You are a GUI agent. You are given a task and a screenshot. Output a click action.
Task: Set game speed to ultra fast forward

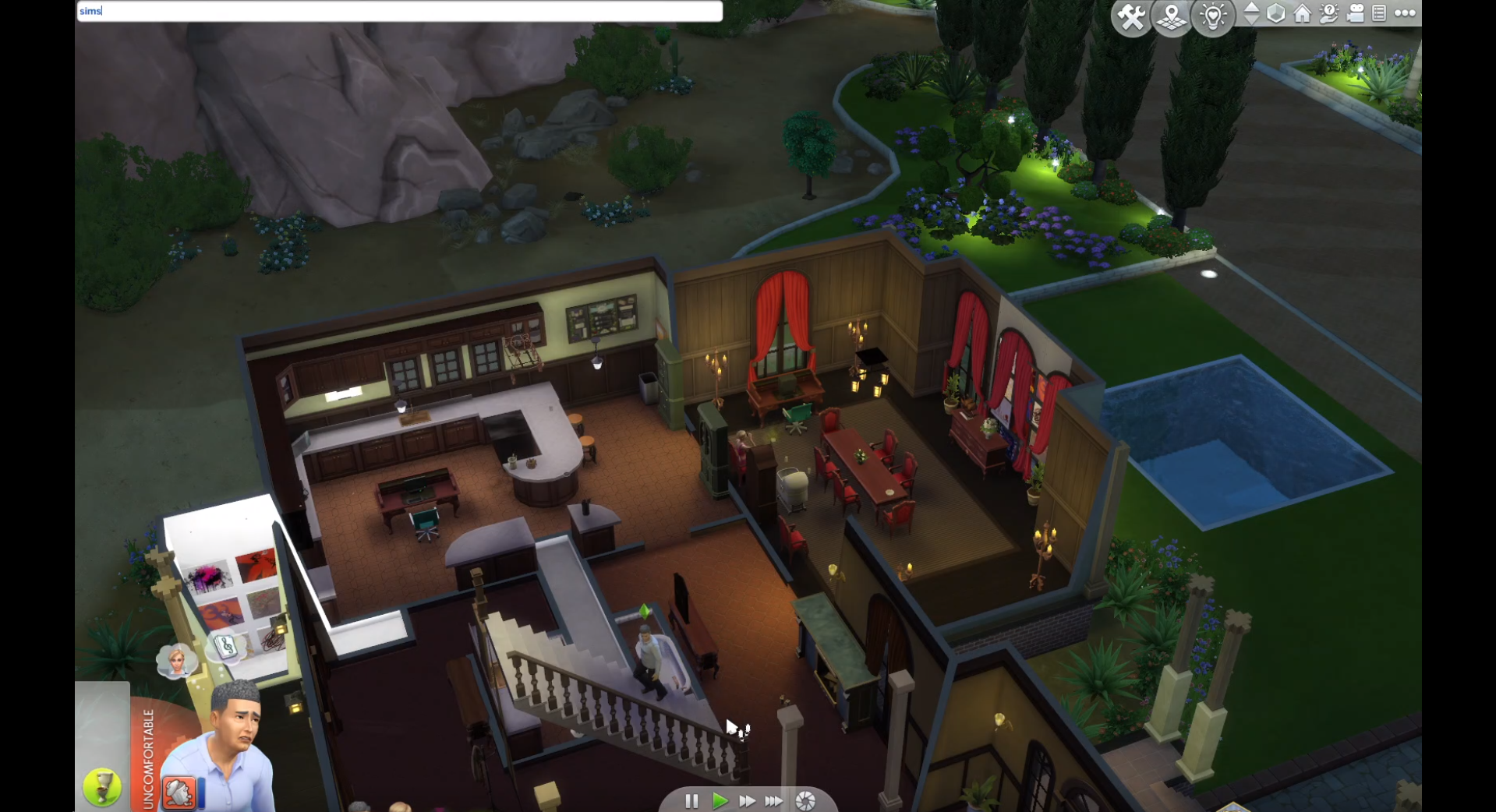pos(774,801)
